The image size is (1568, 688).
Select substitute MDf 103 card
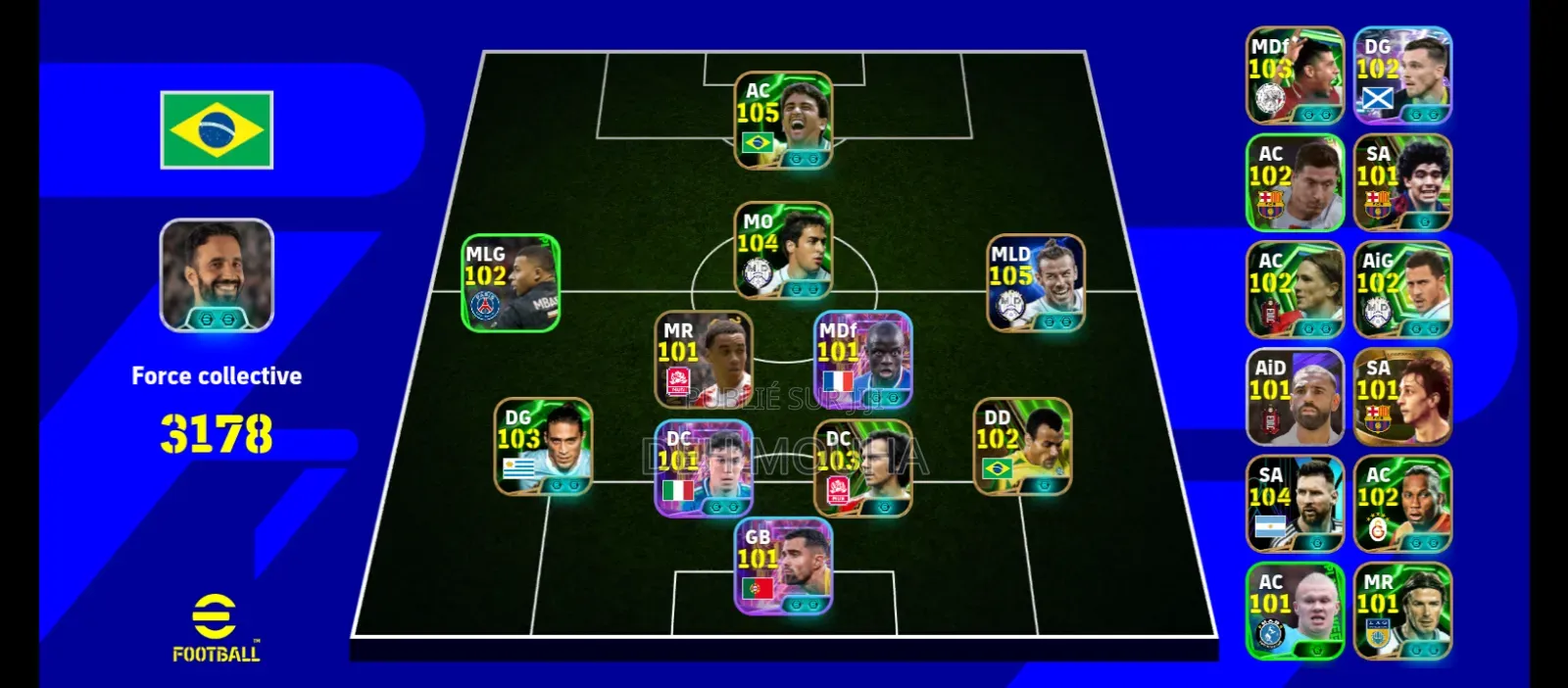(1295, 75)
